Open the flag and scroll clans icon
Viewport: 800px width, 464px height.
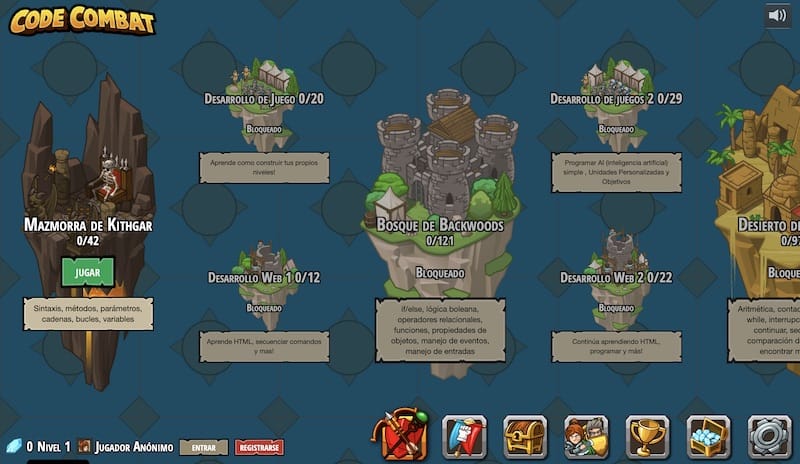(x=464, y=437)
